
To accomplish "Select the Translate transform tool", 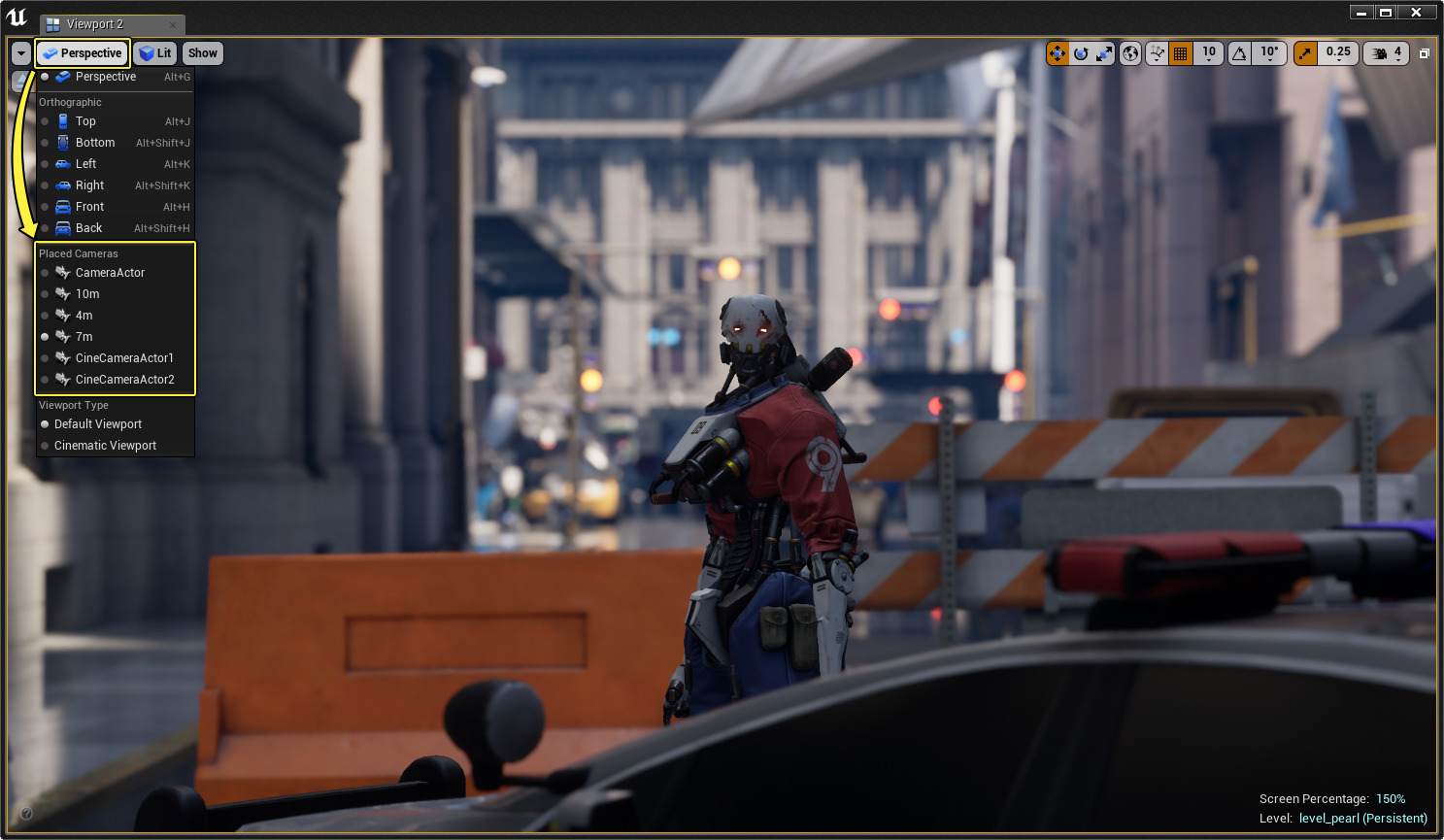I will coord(1058,53).
